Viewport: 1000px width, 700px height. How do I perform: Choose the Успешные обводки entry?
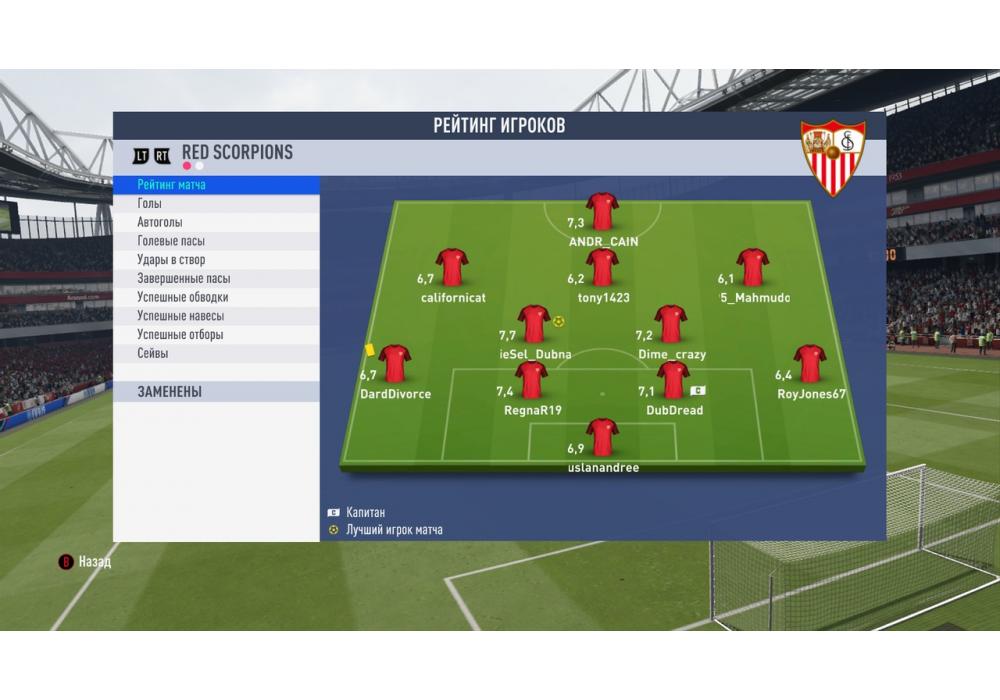[216, 297]
